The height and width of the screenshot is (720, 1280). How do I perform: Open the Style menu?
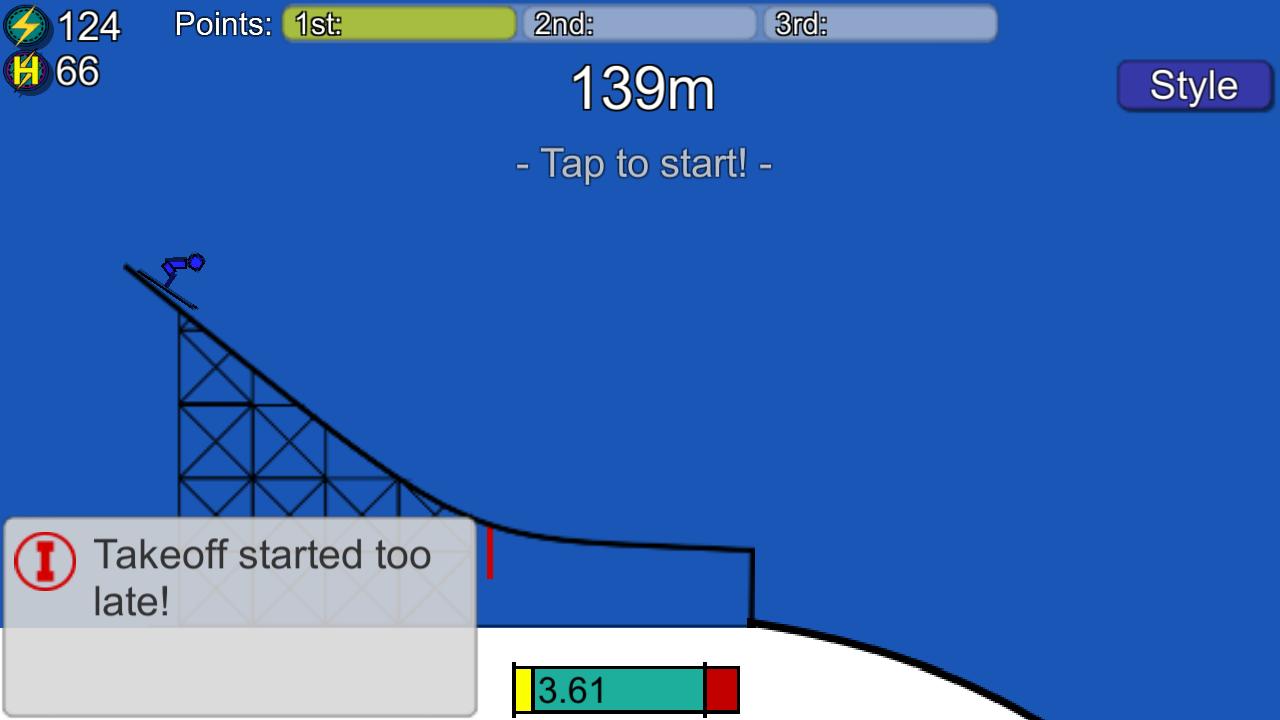click(x=1194, y=86)
